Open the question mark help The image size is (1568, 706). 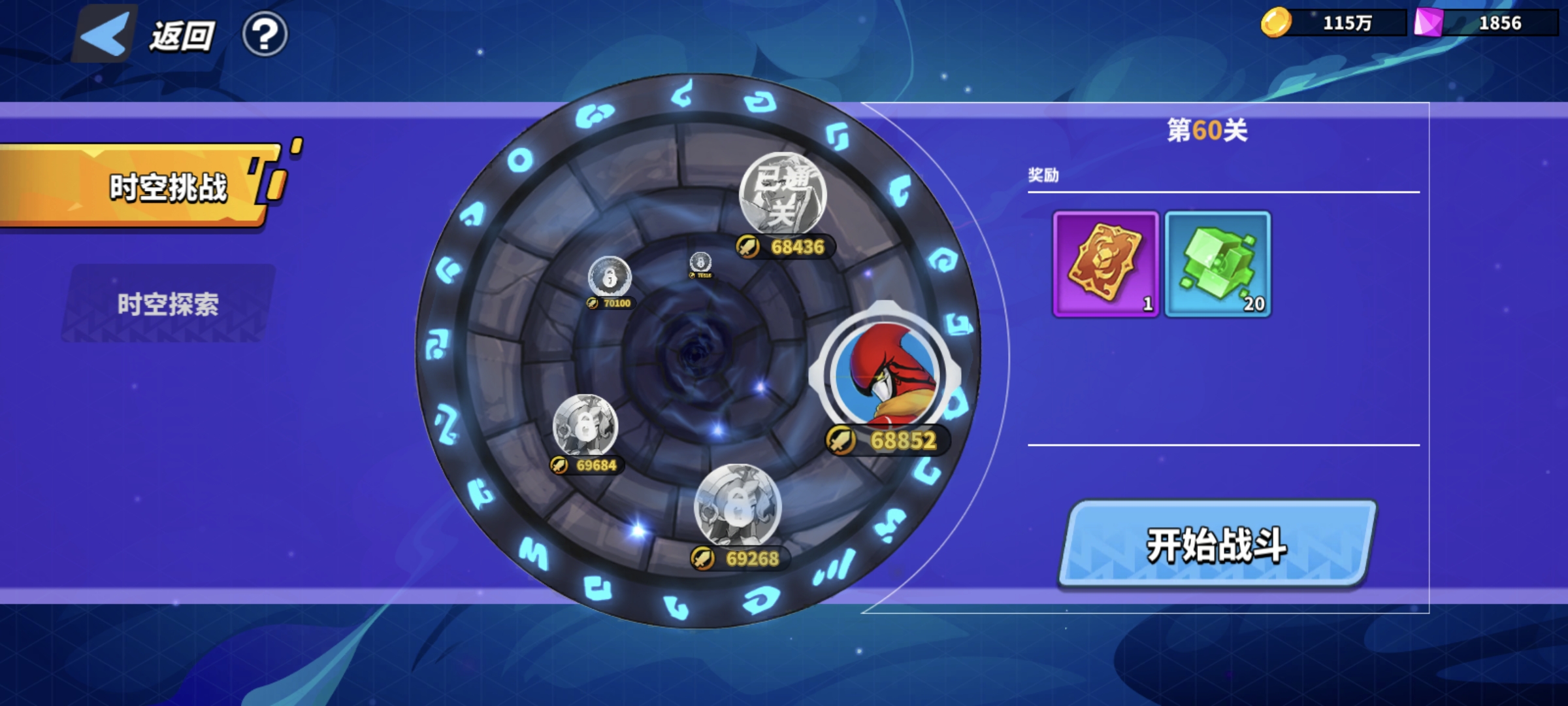click(x=265, y=34)
